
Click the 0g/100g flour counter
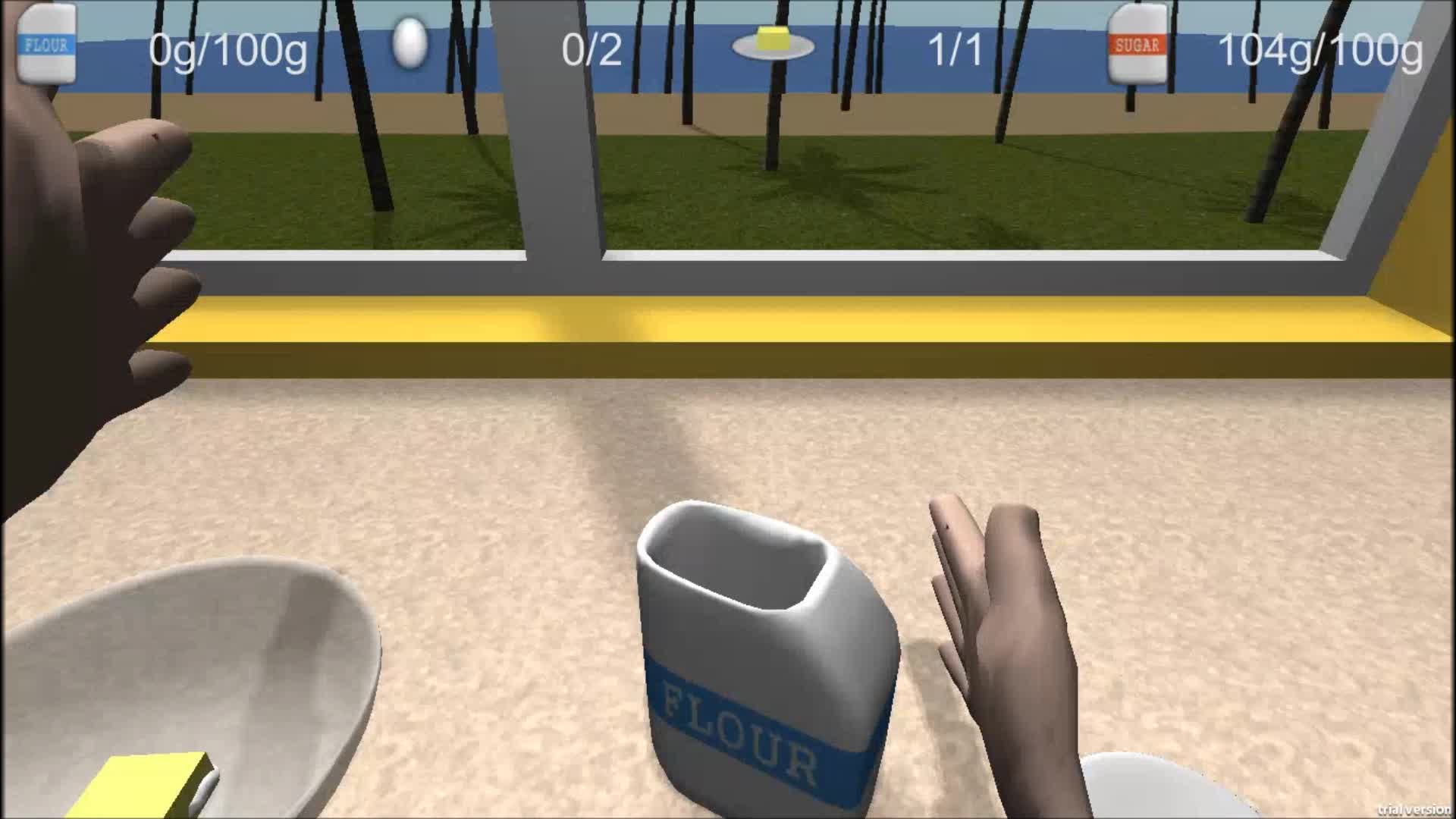click(x=227, y=49)
